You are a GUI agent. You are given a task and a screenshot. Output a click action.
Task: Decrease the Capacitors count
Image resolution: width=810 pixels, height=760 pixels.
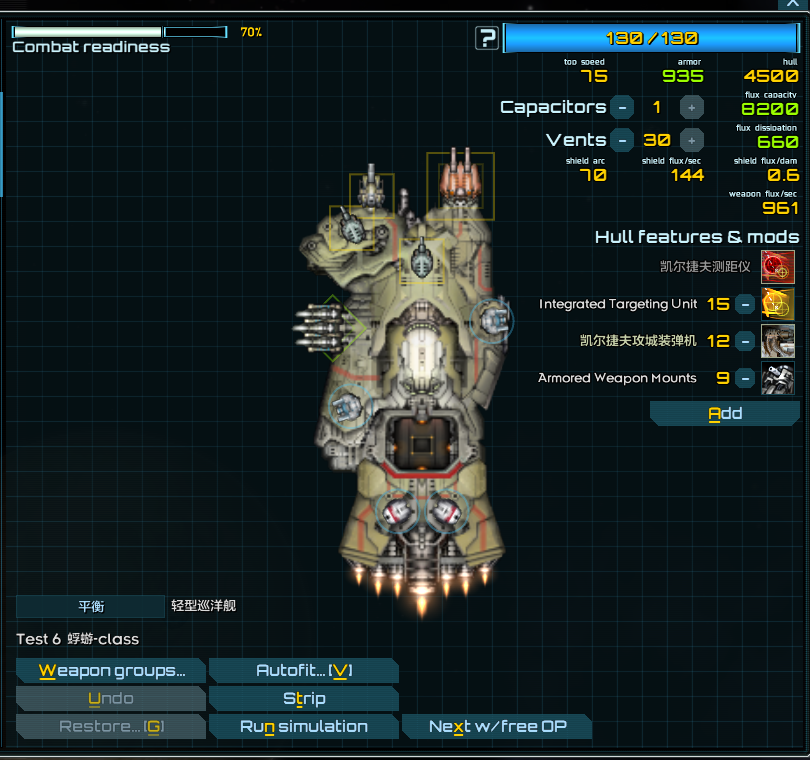click(x=622, y=107)
